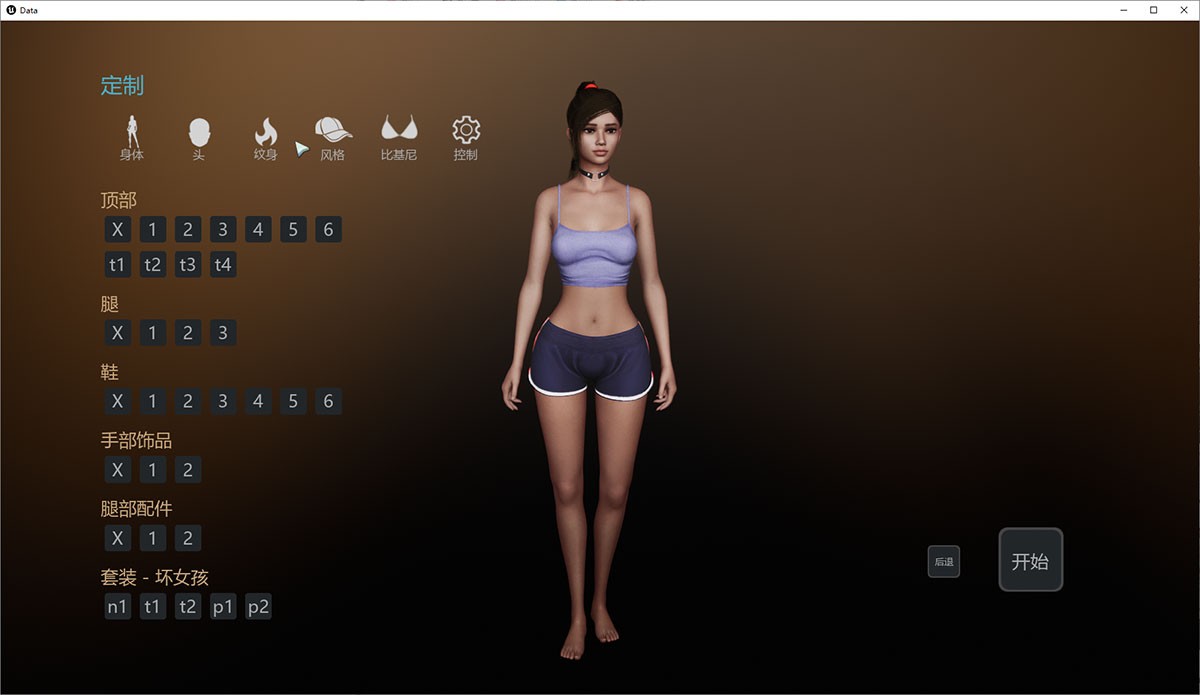Remove shoes with the 鞋 X button
The height and width of the screenshot is (695, 1200).
(117, 402)
